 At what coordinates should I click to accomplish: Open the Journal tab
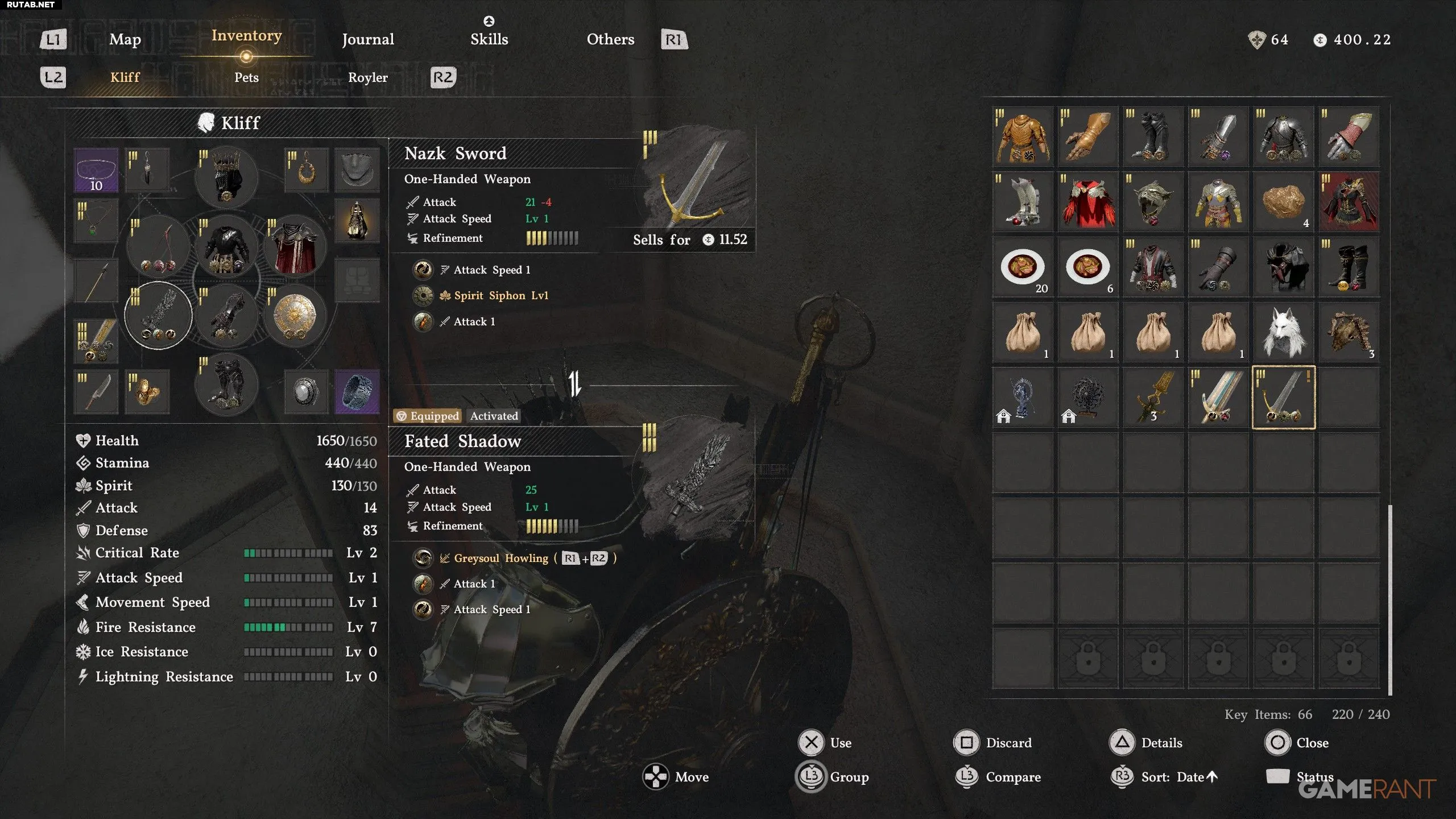[368, 39]
